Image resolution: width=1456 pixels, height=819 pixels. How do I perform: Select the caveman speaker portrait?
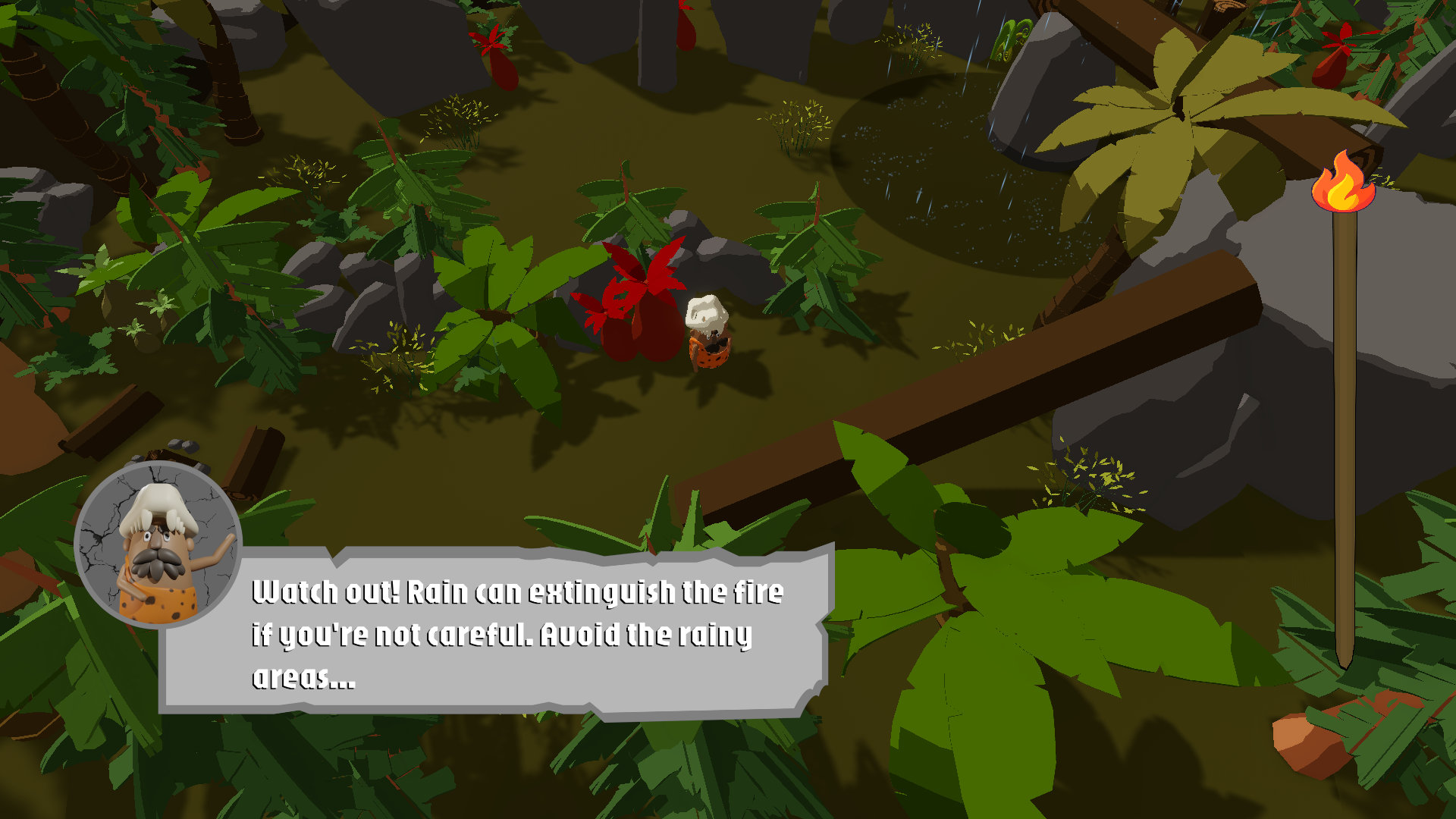158,544
